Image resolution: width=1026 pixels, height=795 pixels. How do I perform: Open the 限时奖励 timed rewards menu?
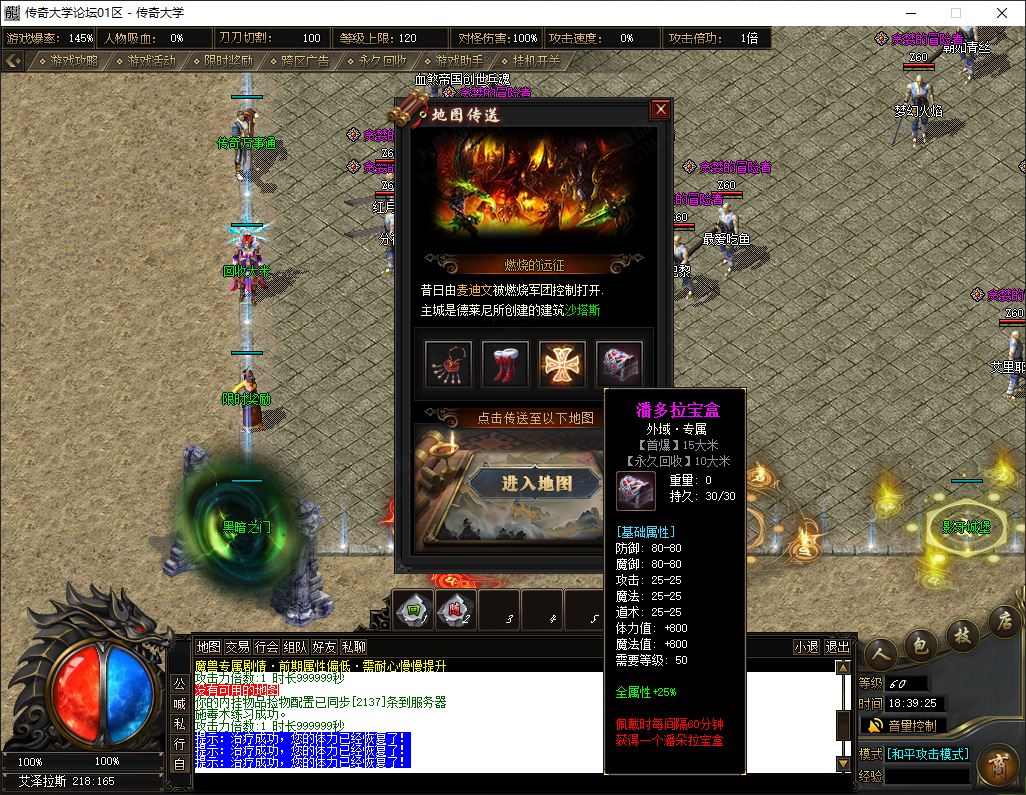[223, 61]
